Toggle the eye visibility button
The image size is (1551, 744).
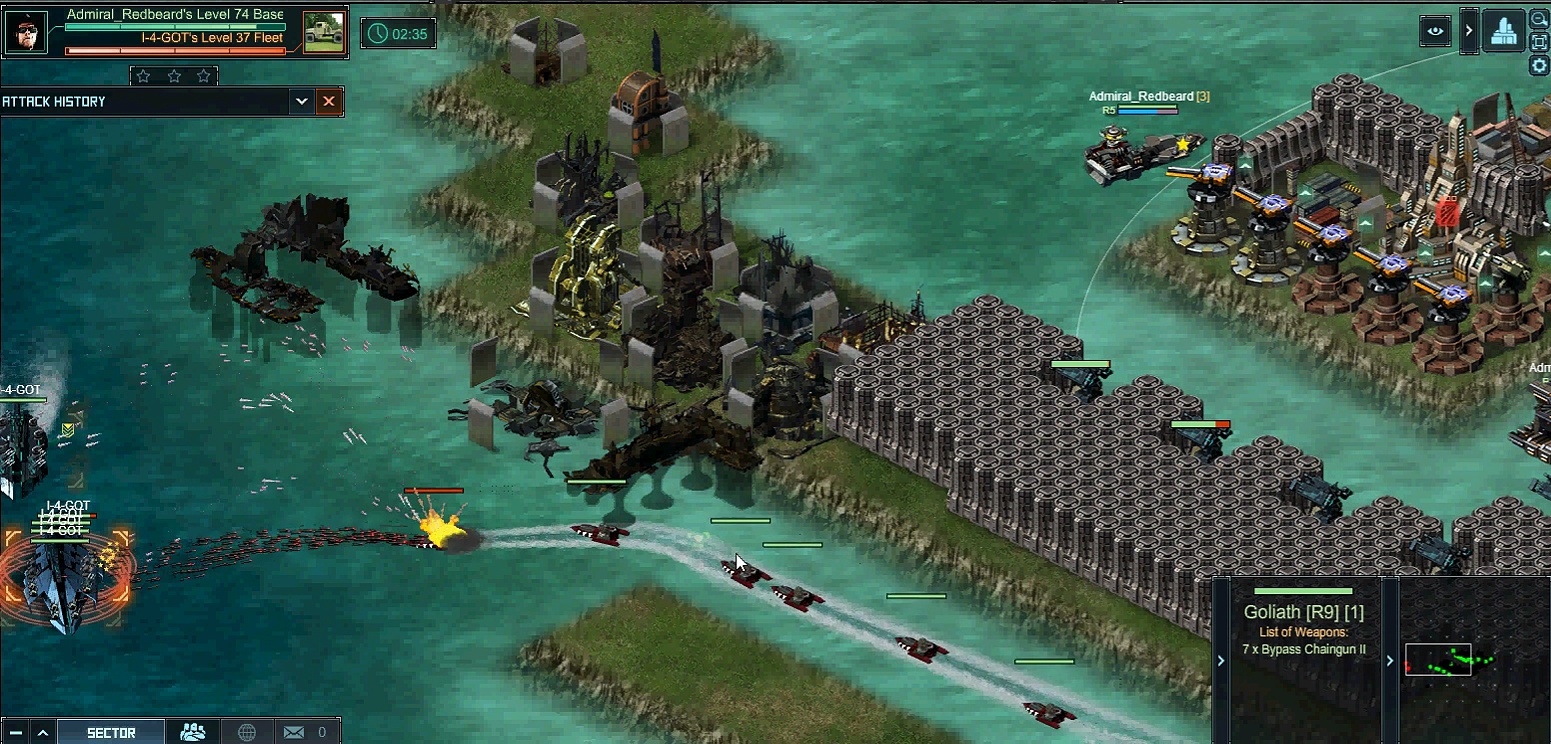[1436, 31]
